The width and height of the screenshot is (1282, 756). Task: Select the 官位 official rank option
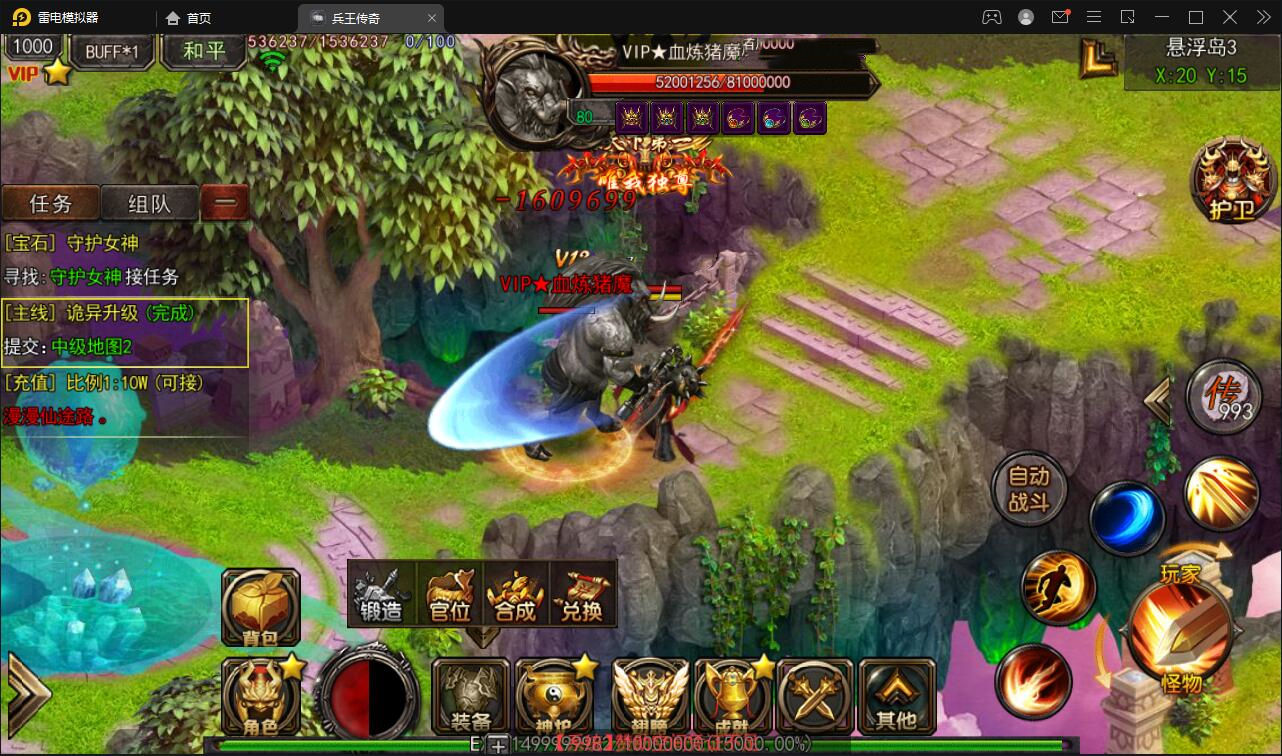pos(449,594)
